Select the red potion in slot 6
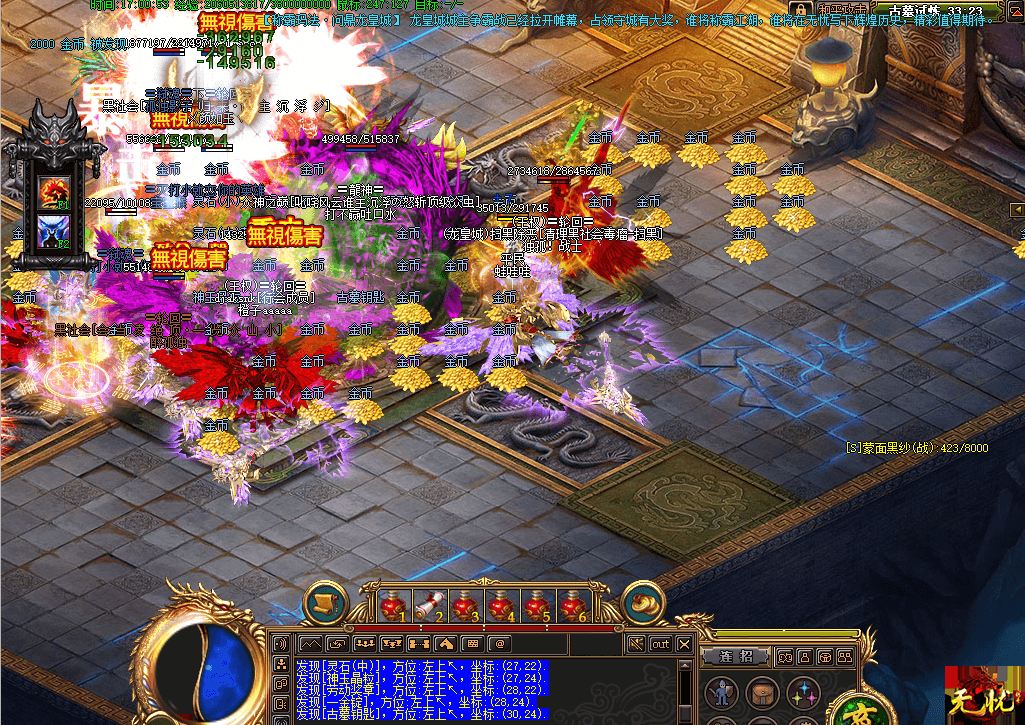Image resolution: width=1025 pixels, height=725 pixels. pos(573,606)
